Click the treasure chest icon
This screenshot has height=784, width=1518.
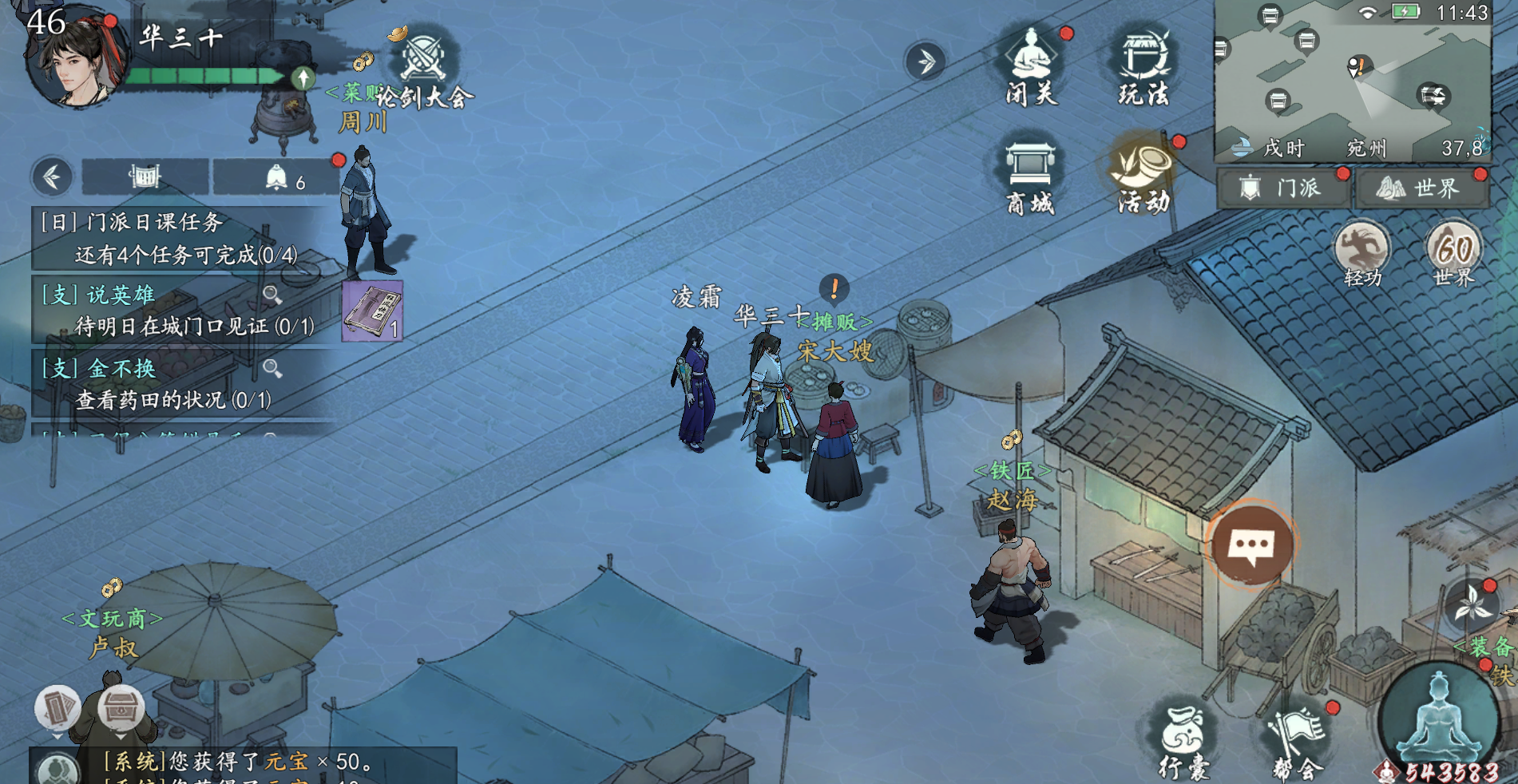click(121, 707)
